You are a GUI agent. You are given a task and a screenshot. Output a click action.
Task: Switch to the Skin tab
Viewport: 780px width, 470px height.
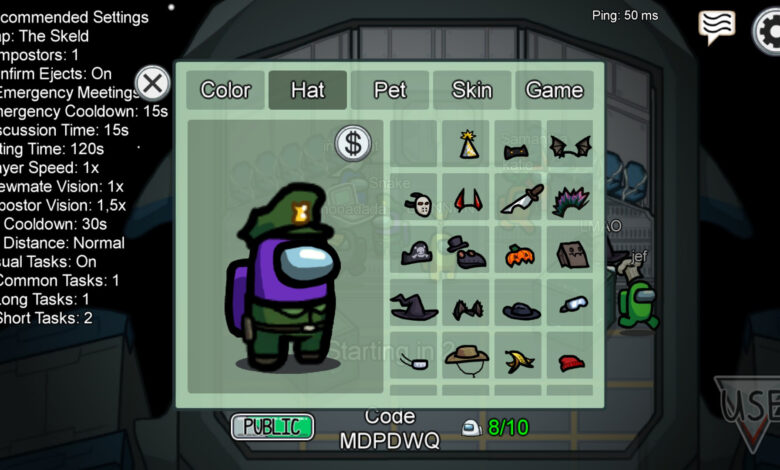click(x=472, y=90)
